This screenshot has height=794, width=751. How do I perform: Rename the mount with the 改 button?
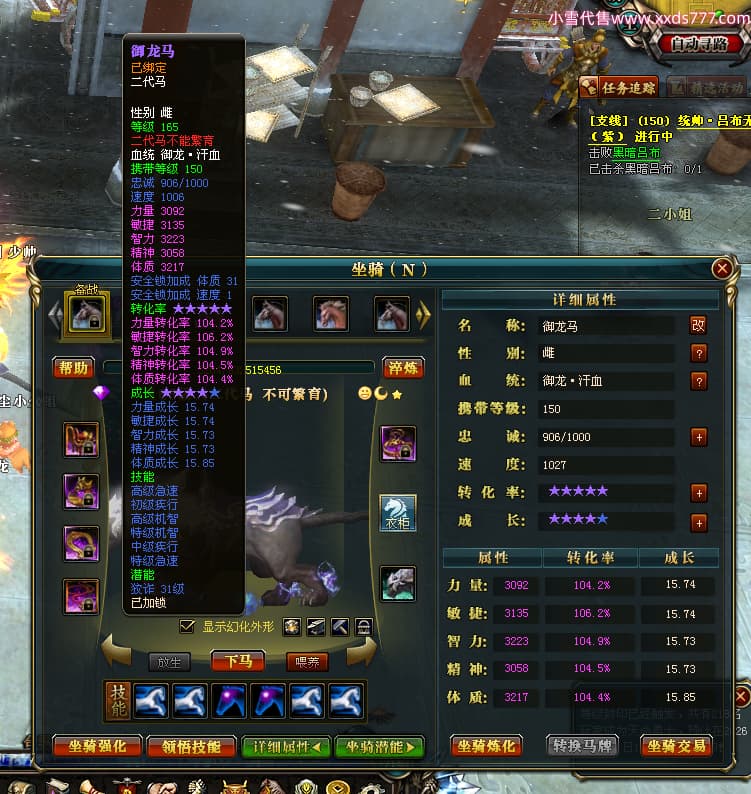(698, 325)
